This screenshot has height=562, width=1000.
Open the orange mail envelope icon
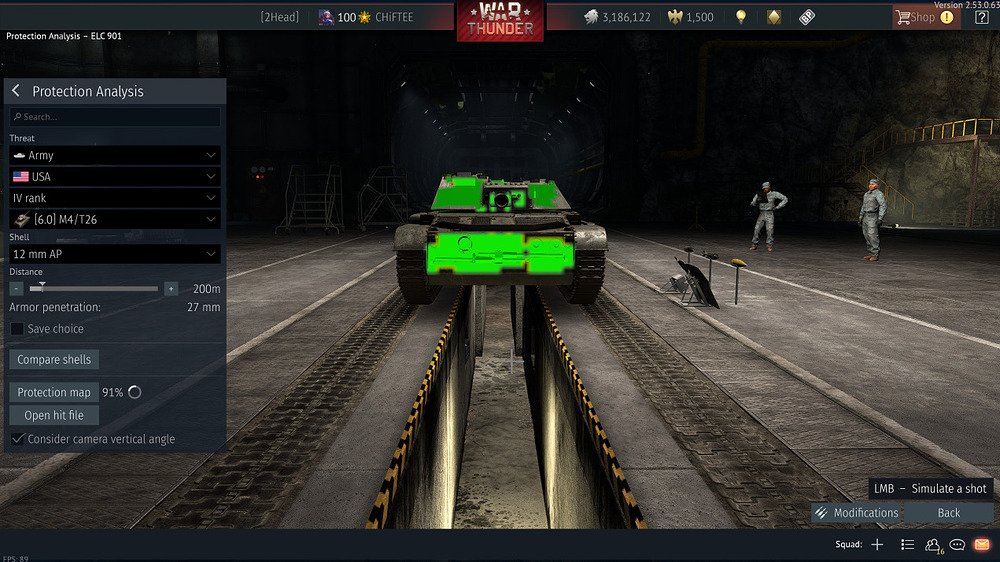point(981,545)
